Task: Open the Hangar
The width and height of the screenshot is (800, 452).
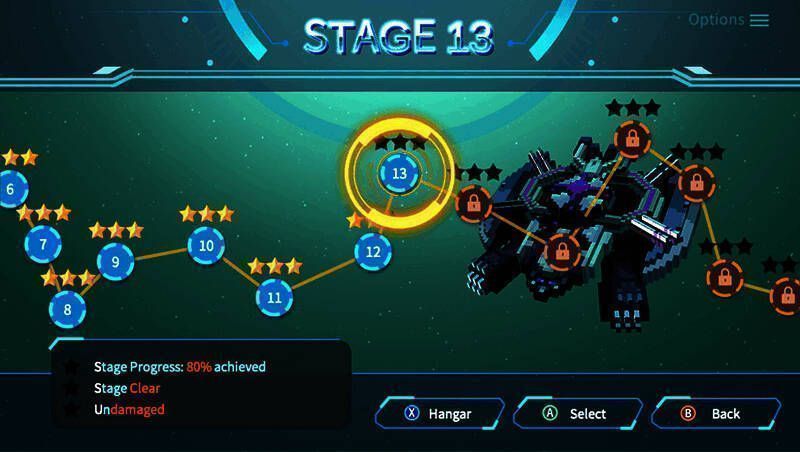Action: point(438,413)
